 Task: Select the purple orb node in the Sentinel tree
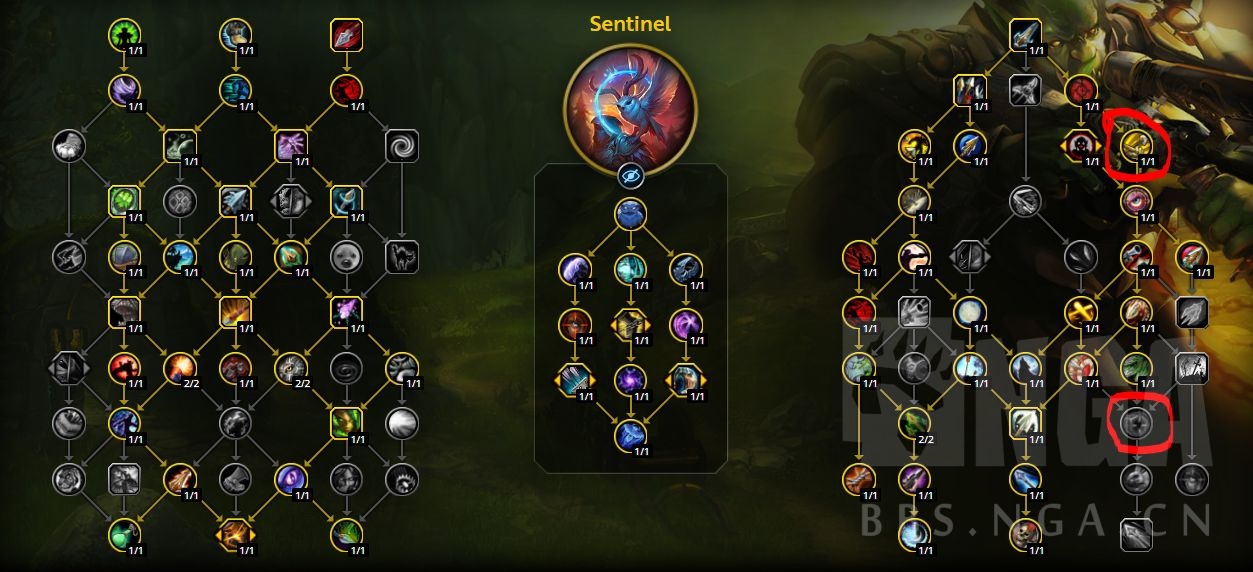pyautogui.click(x=630, y=380)
